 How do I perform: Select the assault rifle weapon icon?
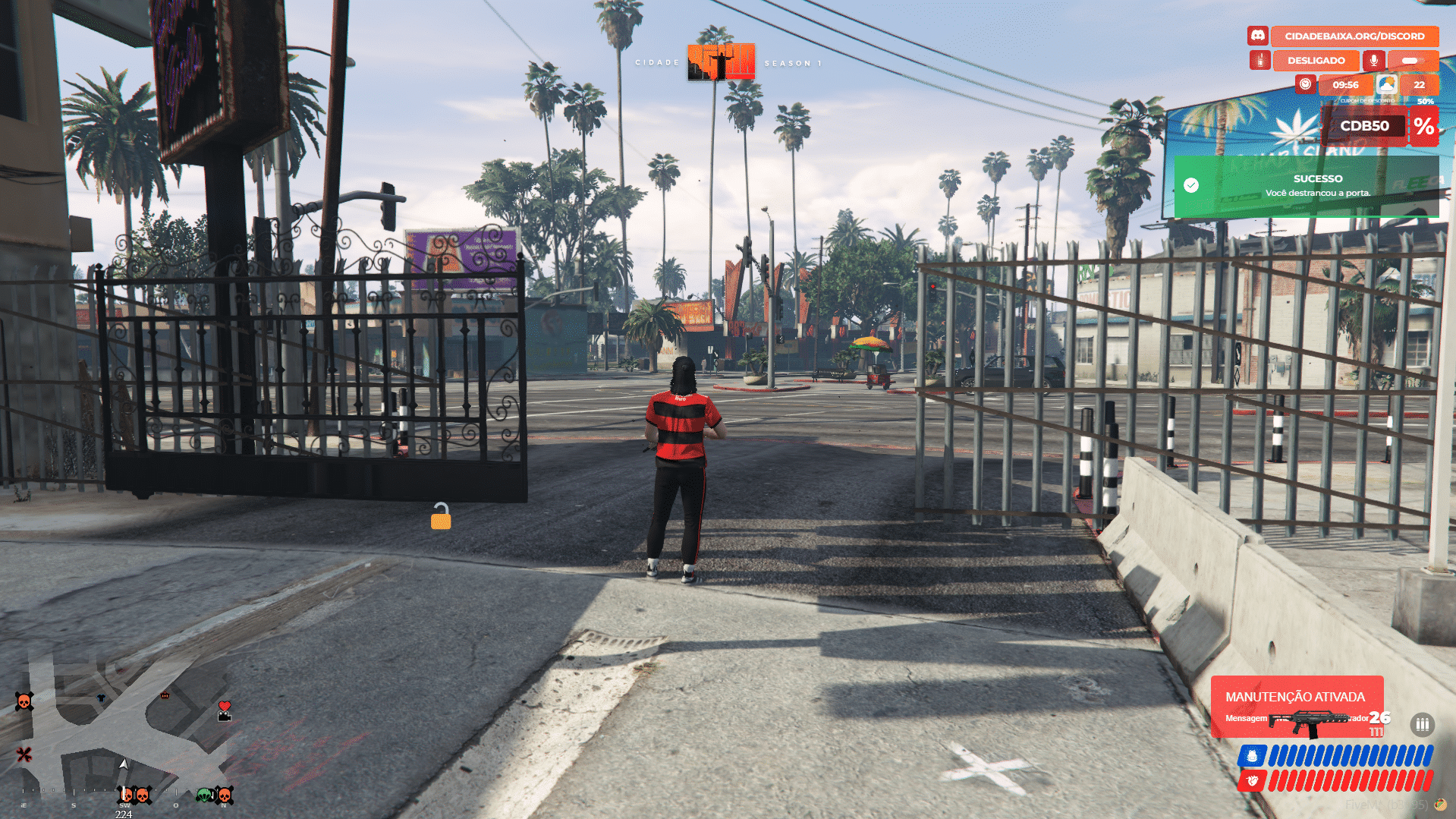click(x=1310, y=722)
